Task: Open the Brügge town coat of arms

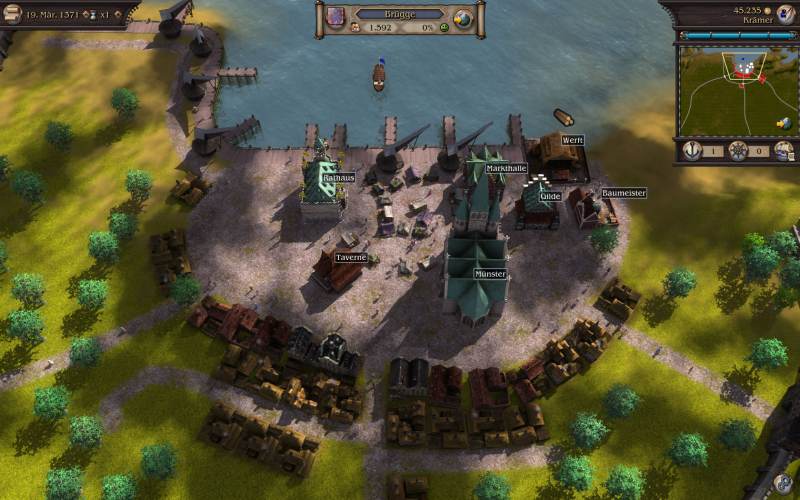Action: coord(335,18)
